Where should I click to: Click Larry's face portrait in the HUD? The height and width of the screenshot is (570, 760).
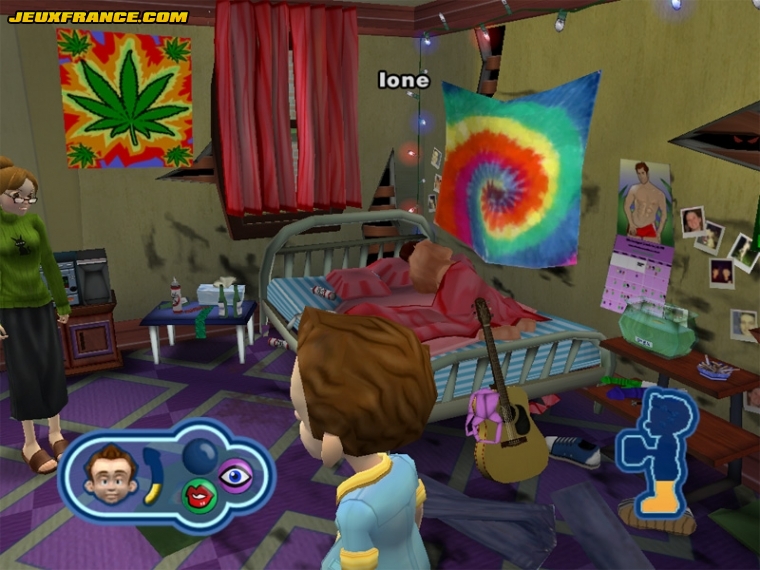(110, 473)
